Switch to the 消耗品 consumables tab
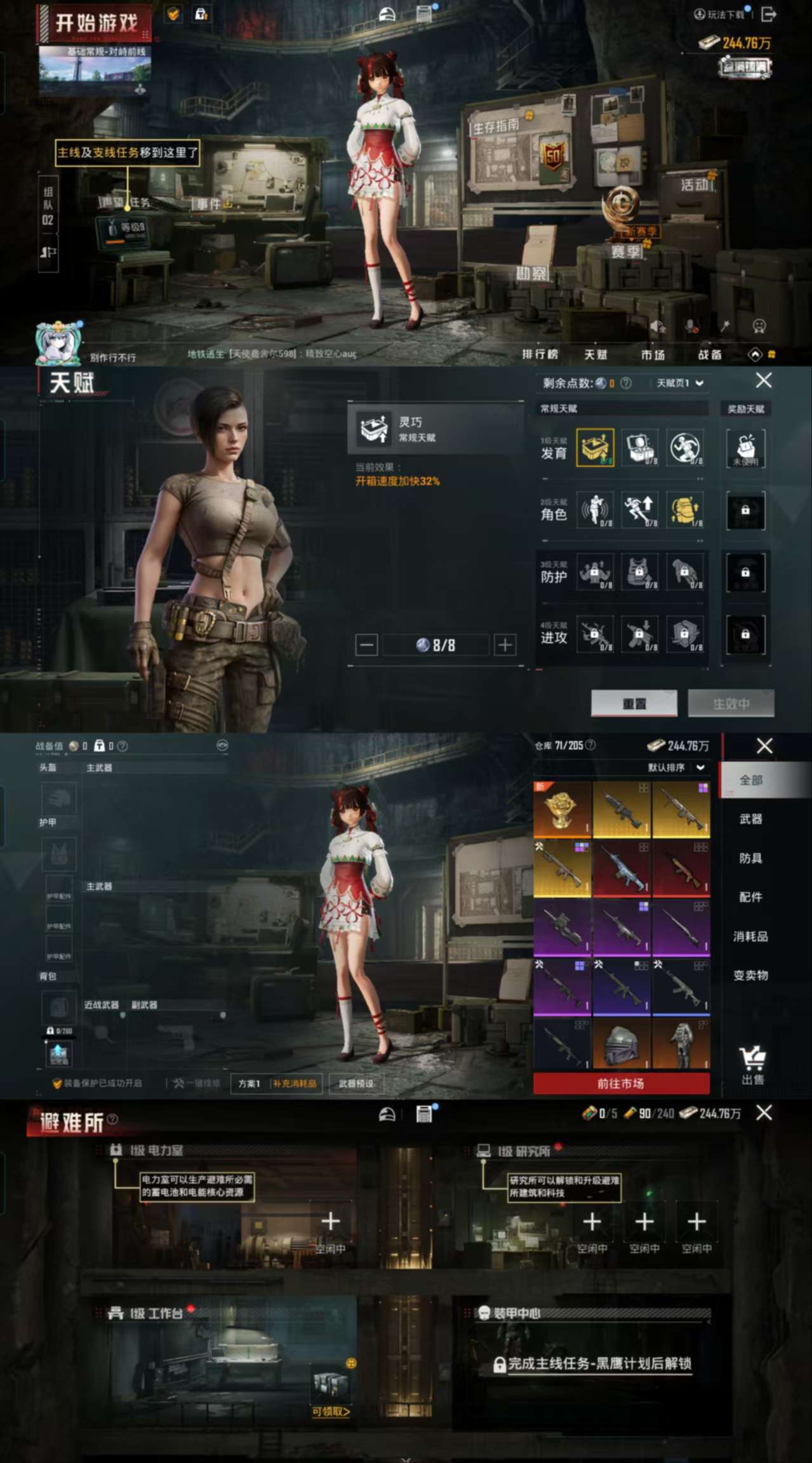 [x=750, y=936]
